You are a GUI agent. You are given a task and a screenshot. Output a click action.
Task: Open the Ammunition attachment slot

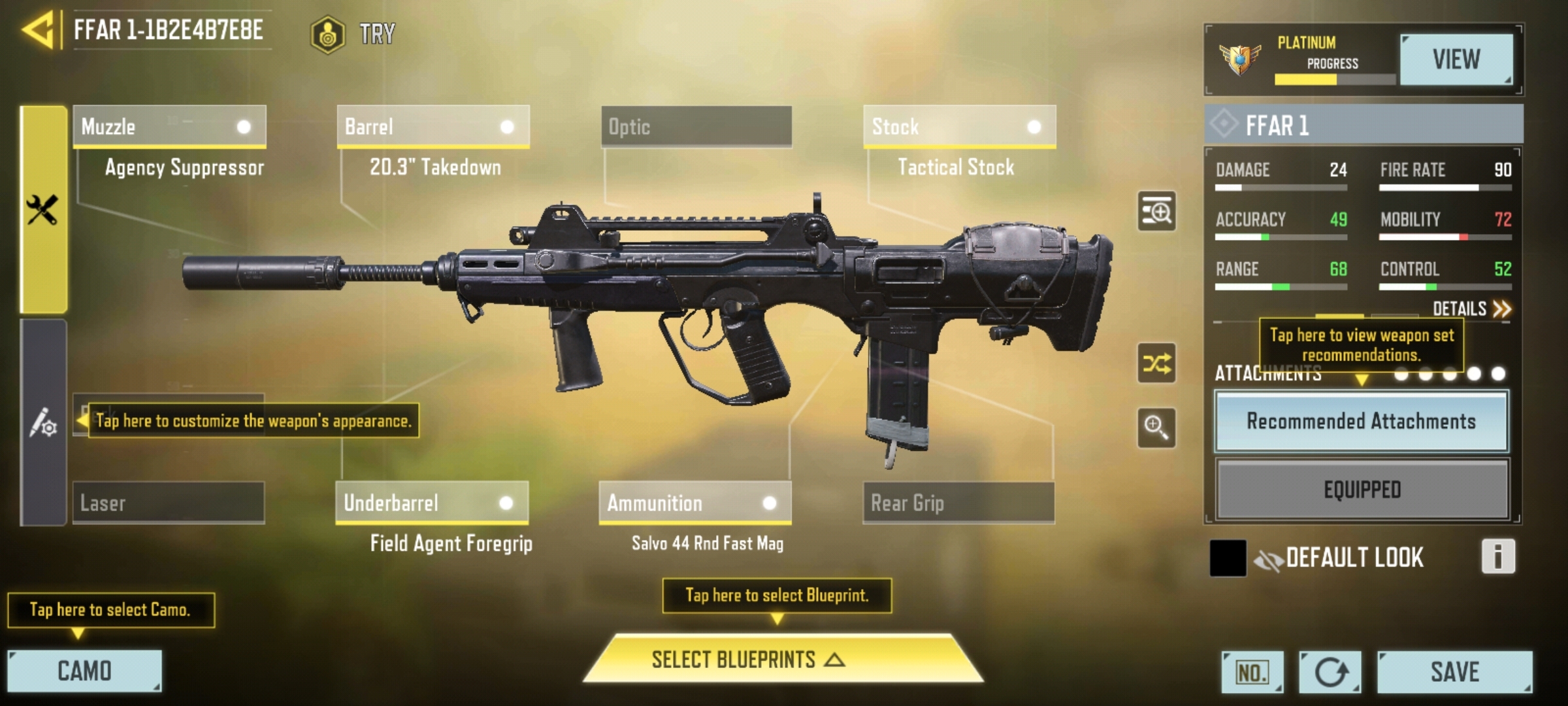tap(694, 503)
